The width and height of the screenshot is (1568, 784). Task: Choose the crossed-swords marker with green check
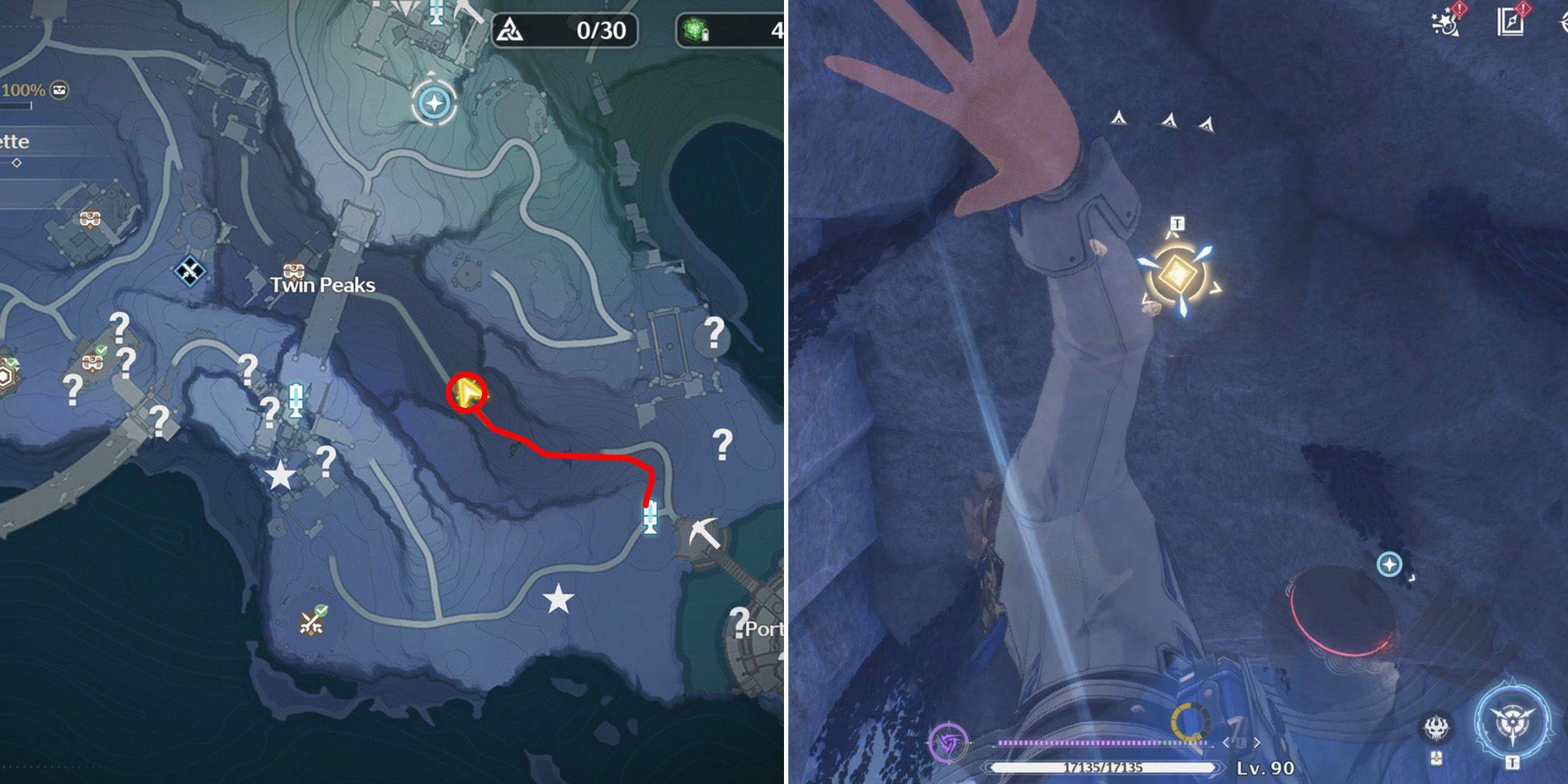click(x=313, y=621)
